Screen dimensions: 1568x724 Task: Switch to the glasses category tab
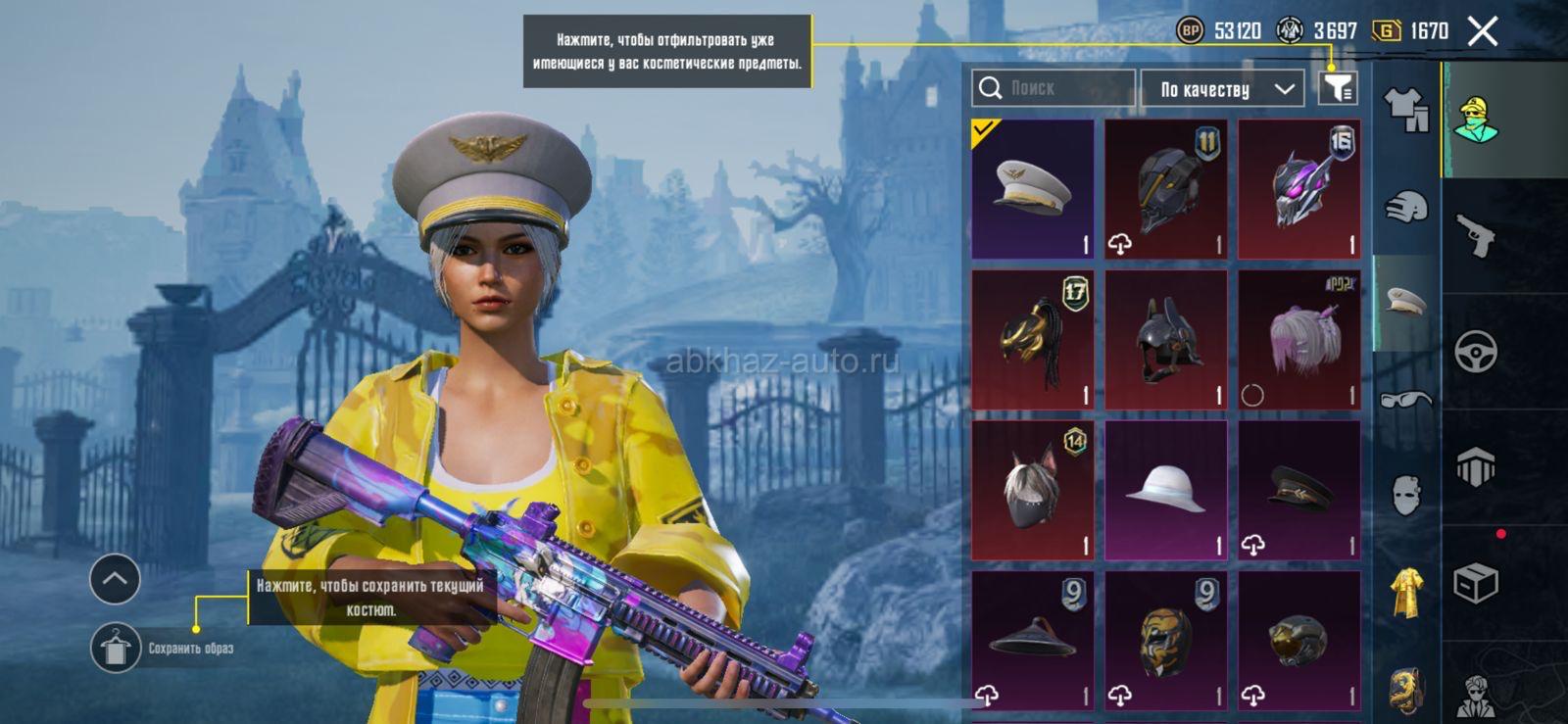pyautogui.click(x=1406, y=399)
